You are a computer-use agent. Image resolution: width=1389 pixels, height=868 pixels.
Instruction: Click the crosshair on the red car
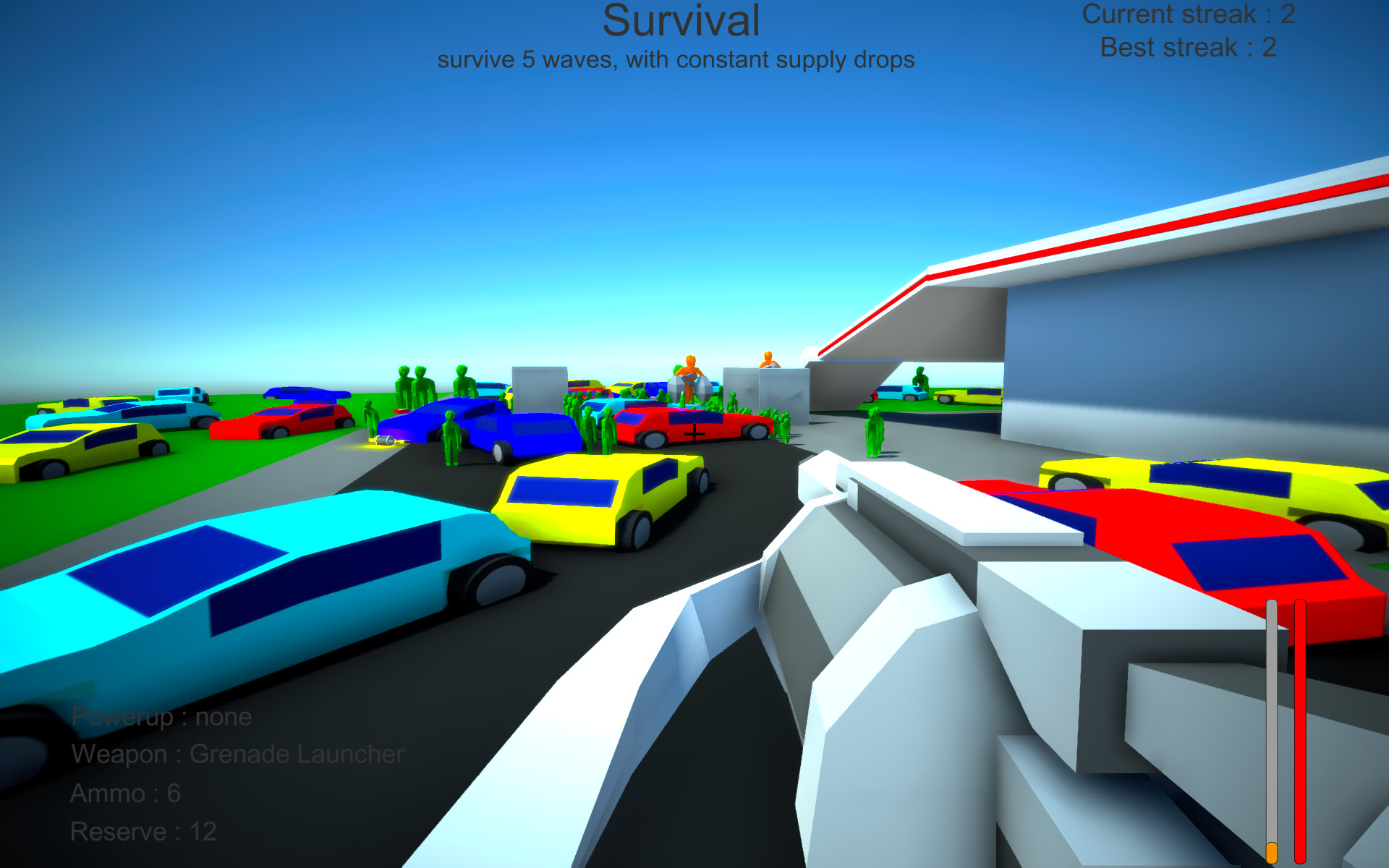(693, 433)
